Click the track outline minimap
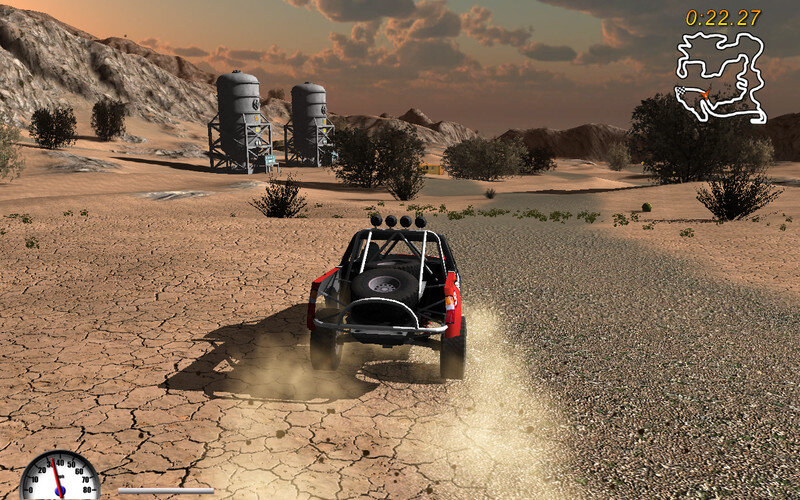Viewport: 800px width, 500px height. [718, 77]
